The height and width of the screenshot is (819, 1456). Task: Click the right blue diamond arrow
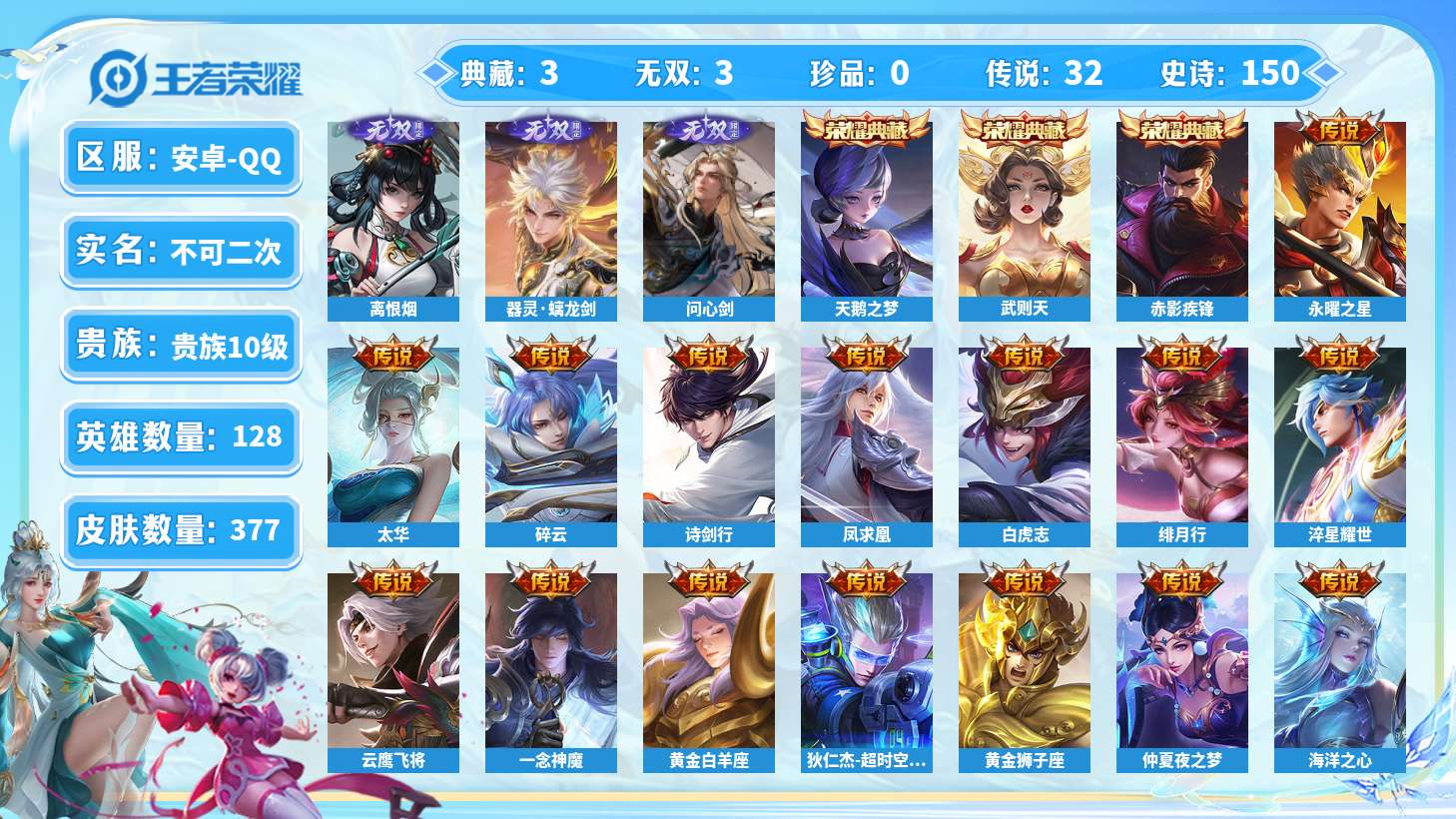point(1324,71)
